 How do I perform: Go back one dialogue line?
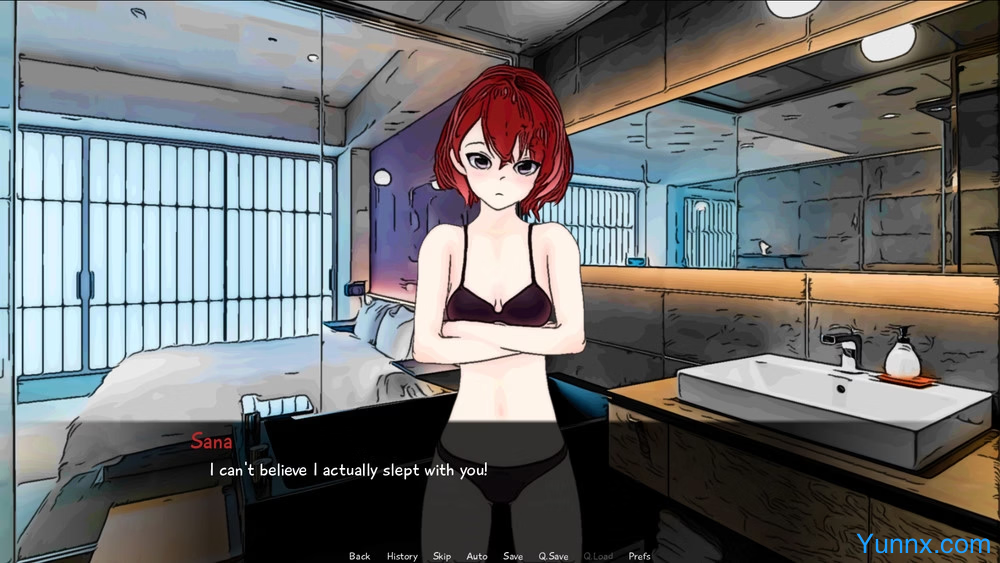click(x=359, y=556)
